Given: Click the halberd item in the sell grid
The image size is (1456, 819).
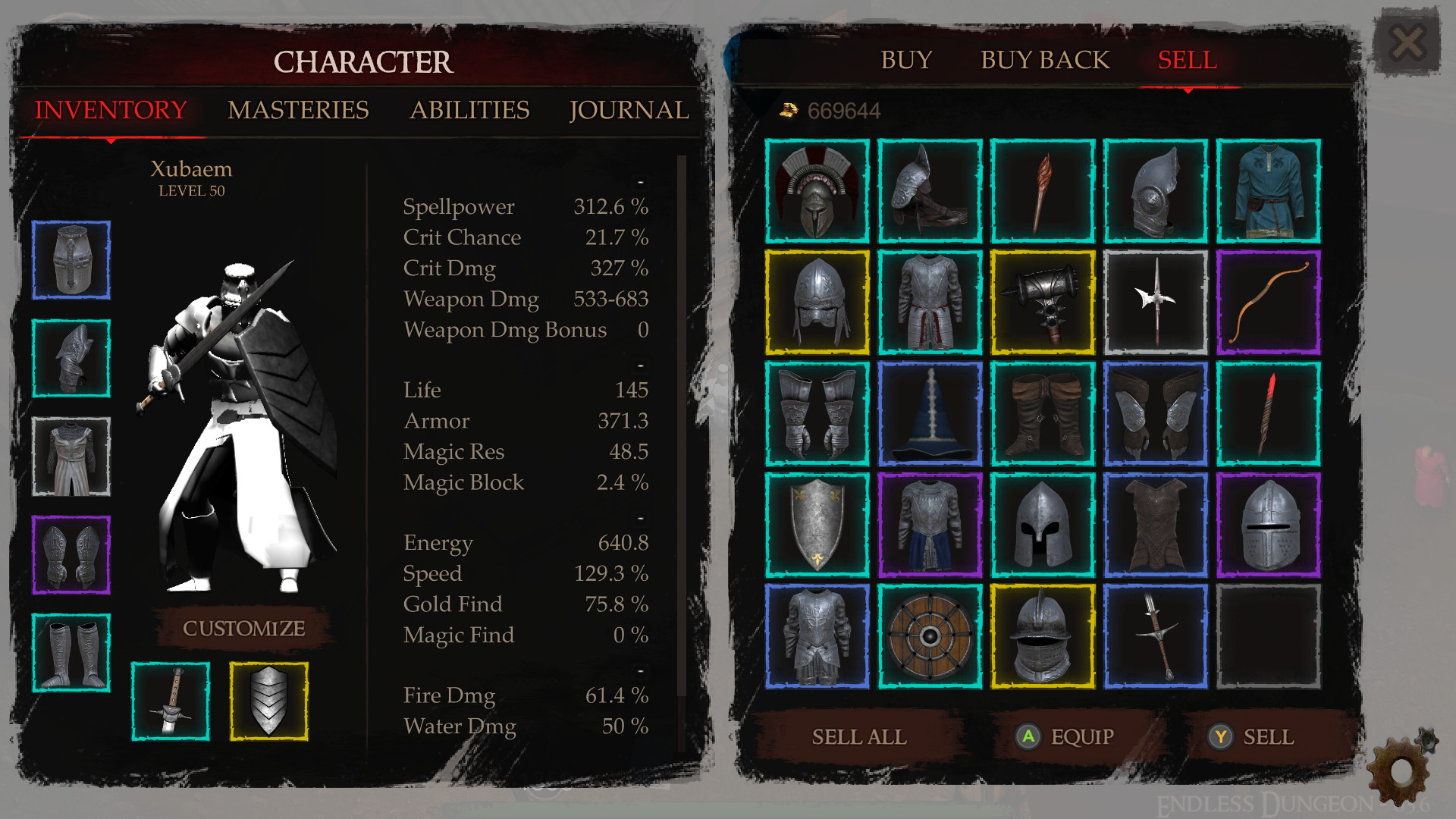Looking at the screenshot, I should tap(1156, 301).
